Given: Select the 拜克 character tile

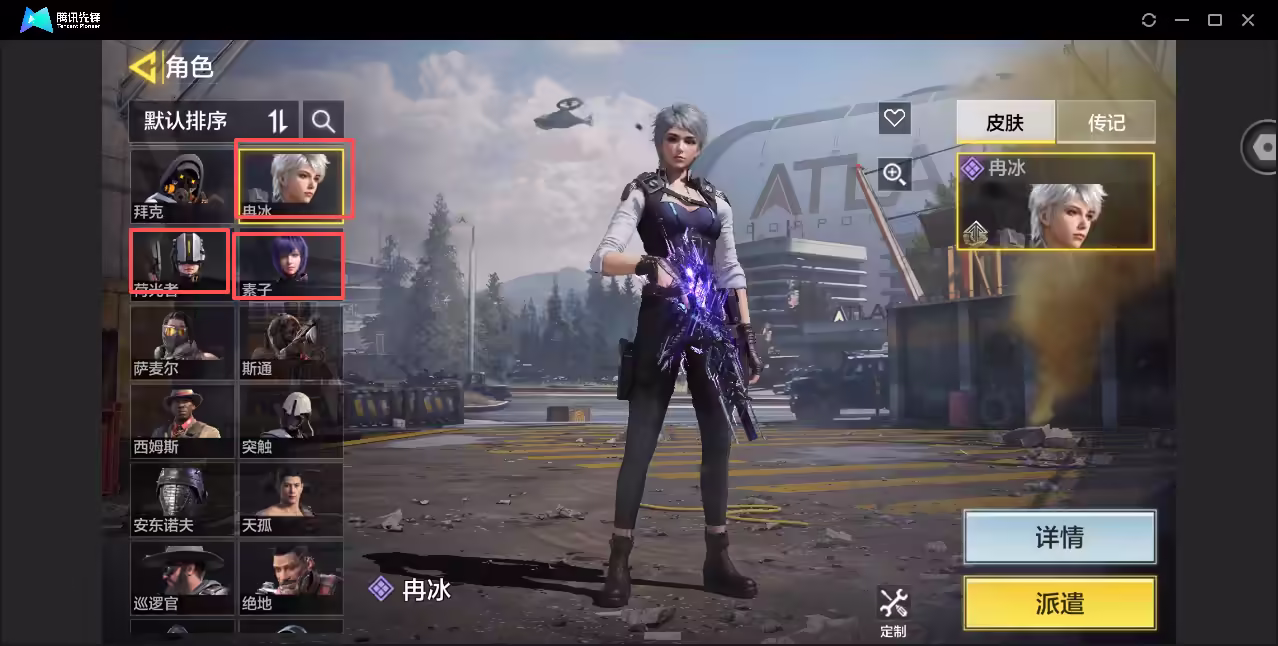Looking at the screenshot, I should [182, 185].
